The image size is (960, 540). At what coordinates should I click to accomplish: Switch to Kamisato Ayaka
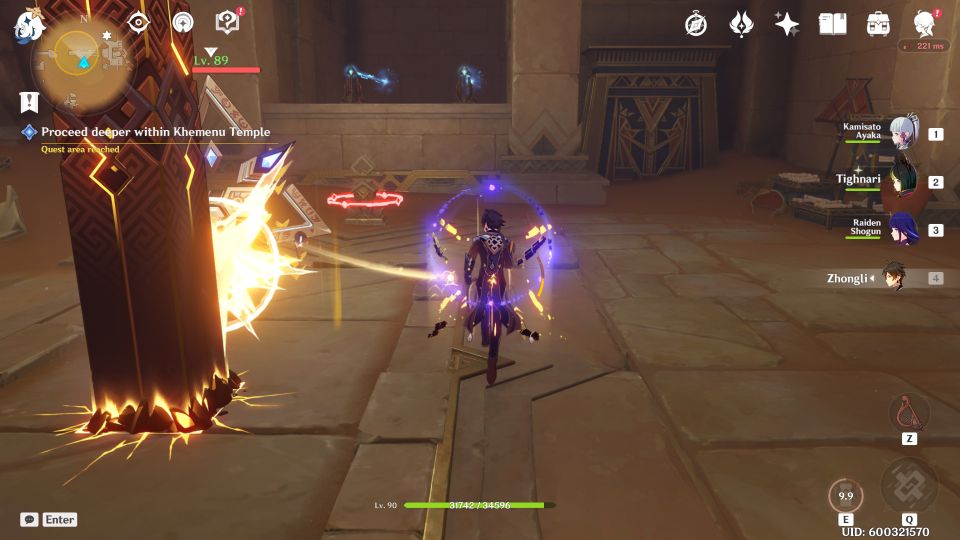click(903, 134)
